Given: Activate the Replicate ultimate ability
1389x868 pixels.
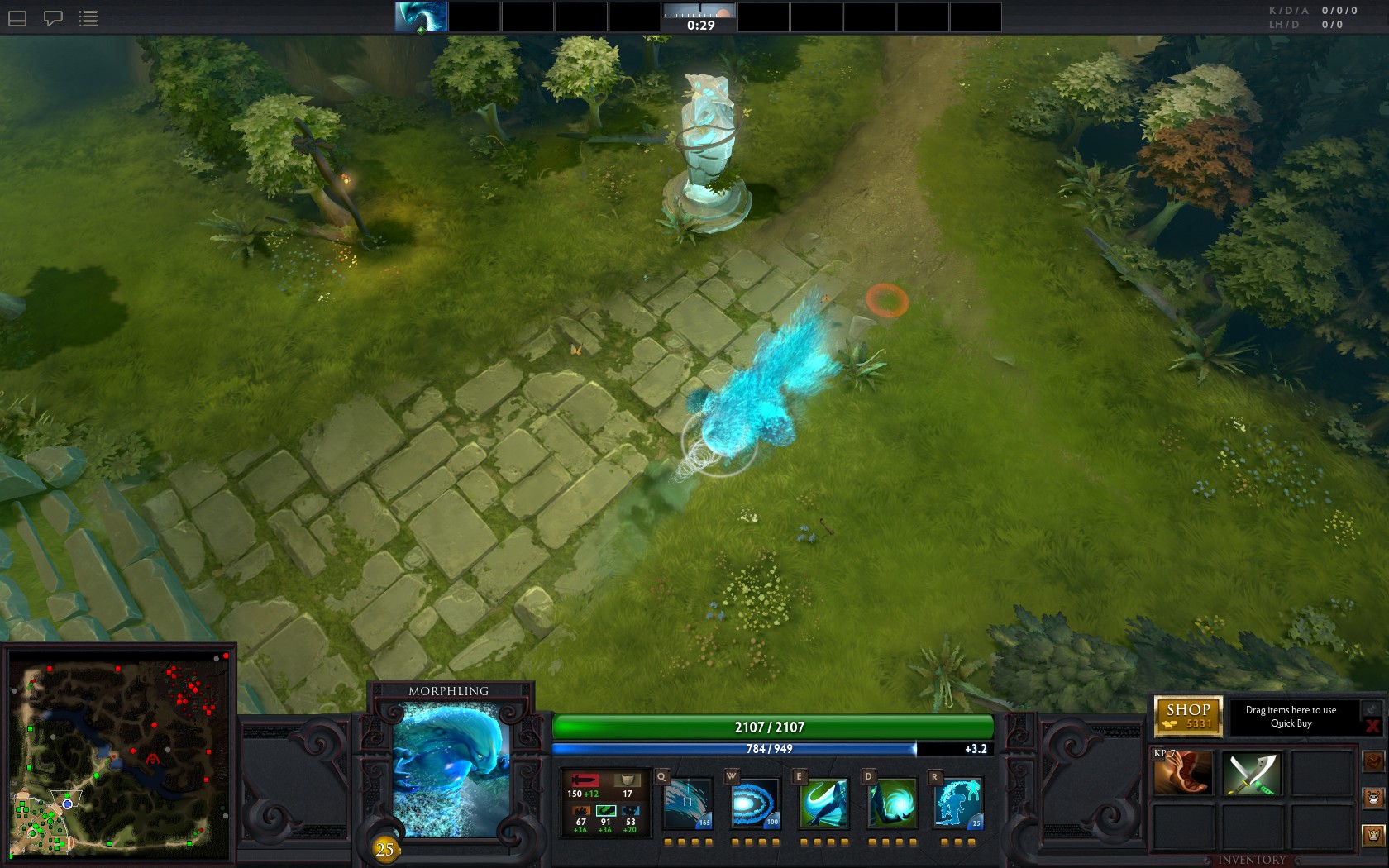Looking at the screenshot, I should coord(959,803).
